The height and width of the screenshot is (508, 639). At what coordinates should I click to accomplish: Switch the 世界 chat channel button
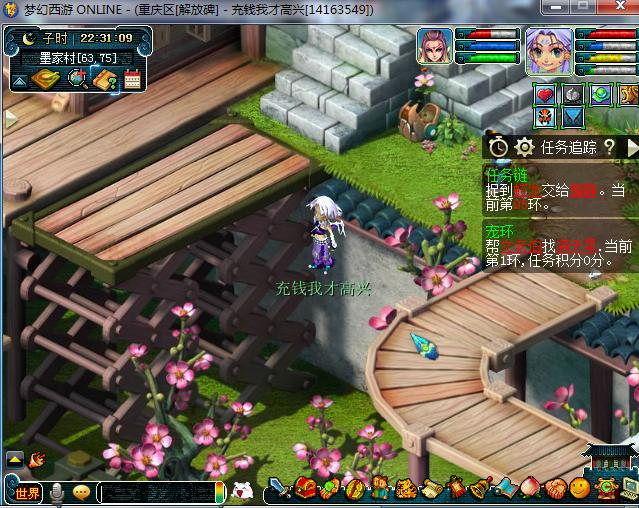tap(27, 492)
